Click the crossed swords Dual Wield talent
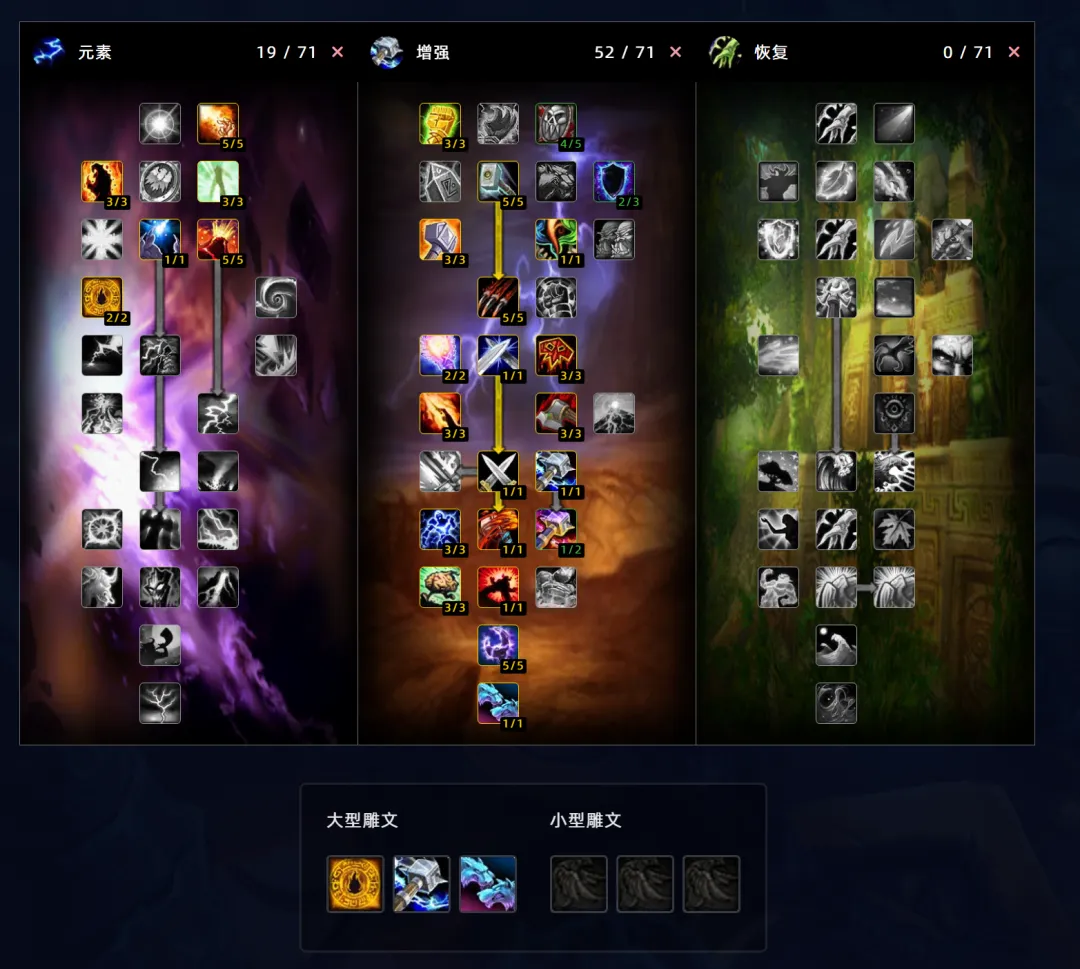 click(x=498, y=471)
